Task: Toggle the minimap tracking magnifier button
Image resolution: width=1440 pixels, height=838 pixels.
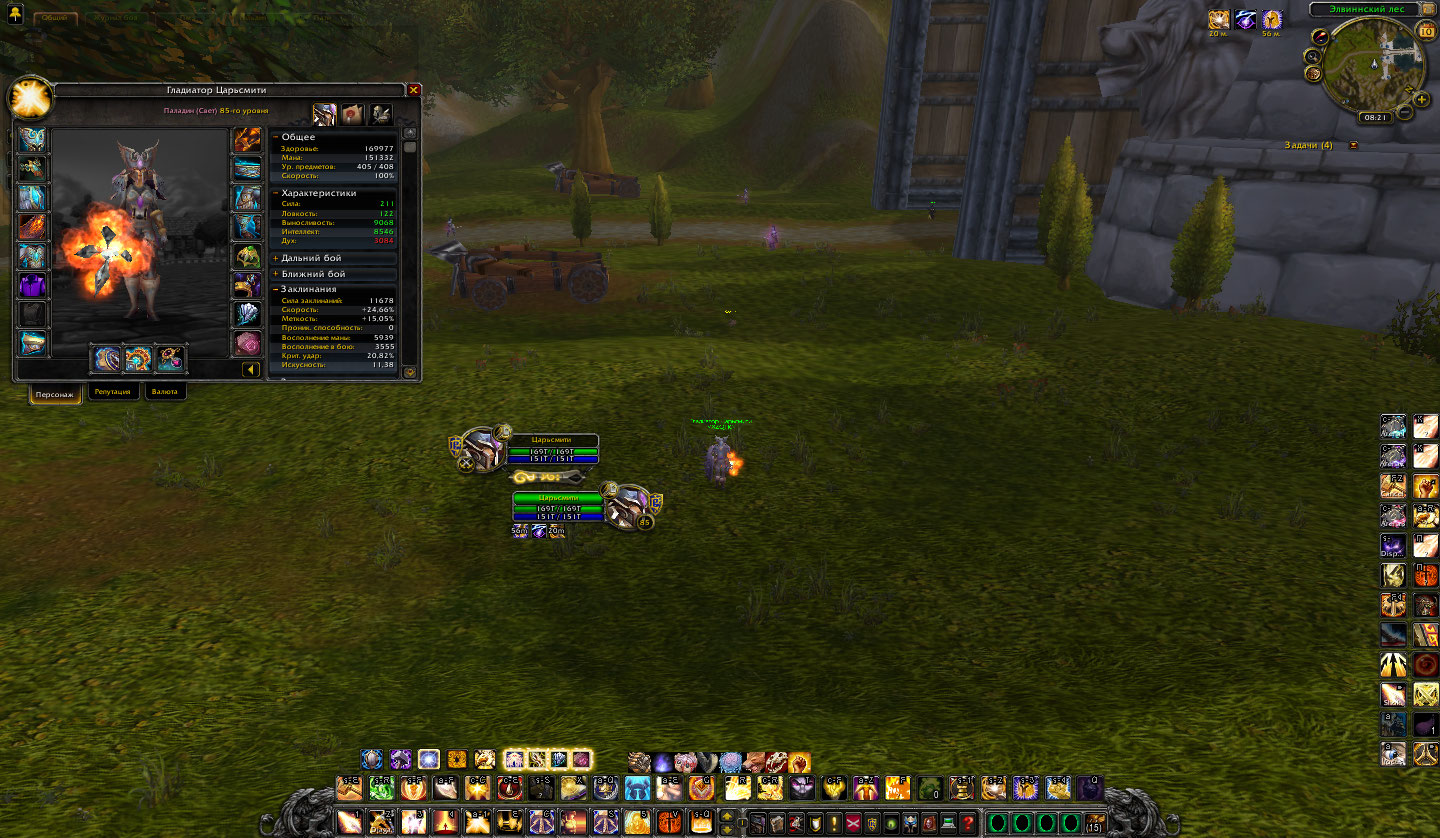Action: (x=1313, y=56)
